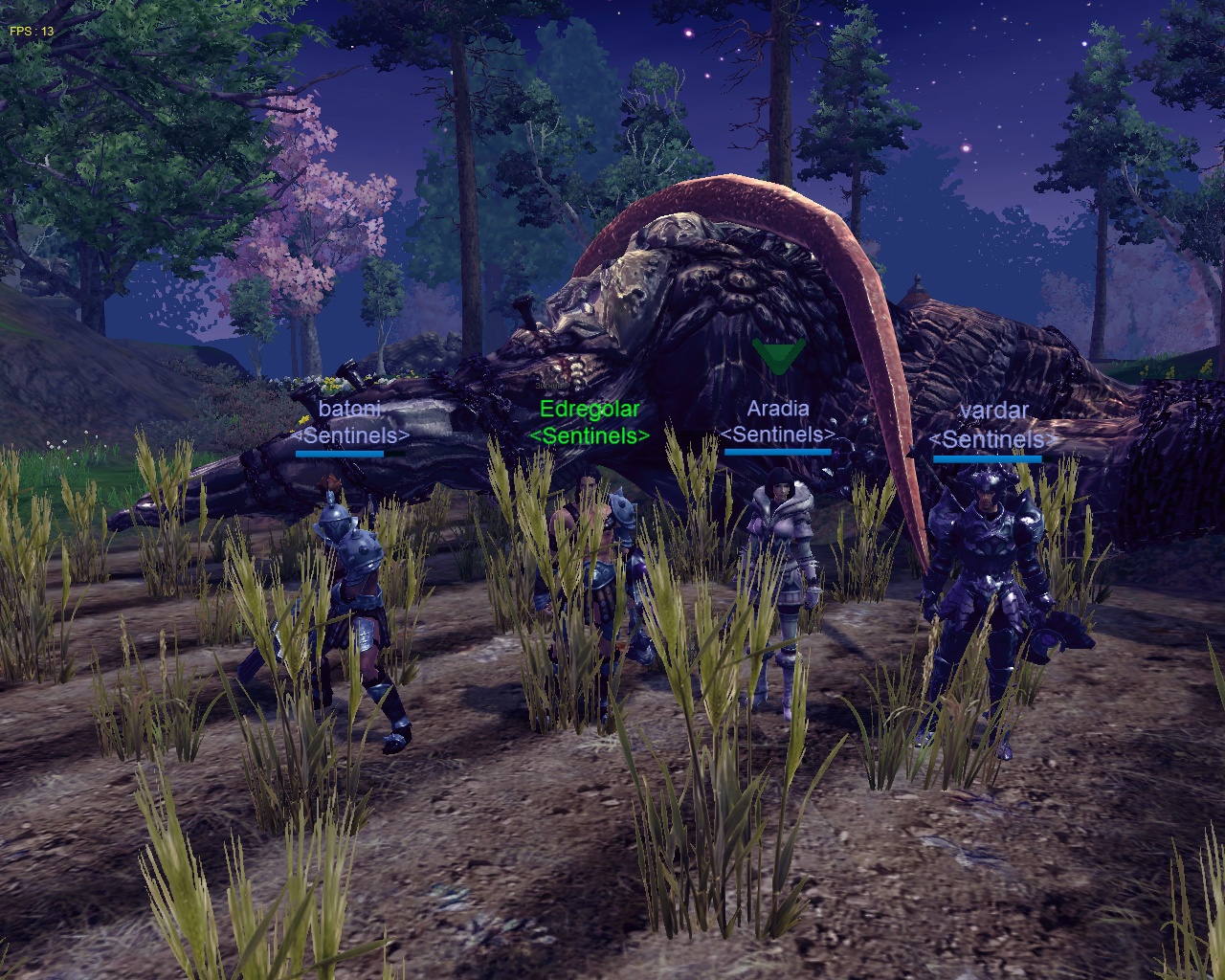
Task: Click Aradia's nameplate under the green arrow
Action: [777, 410]
